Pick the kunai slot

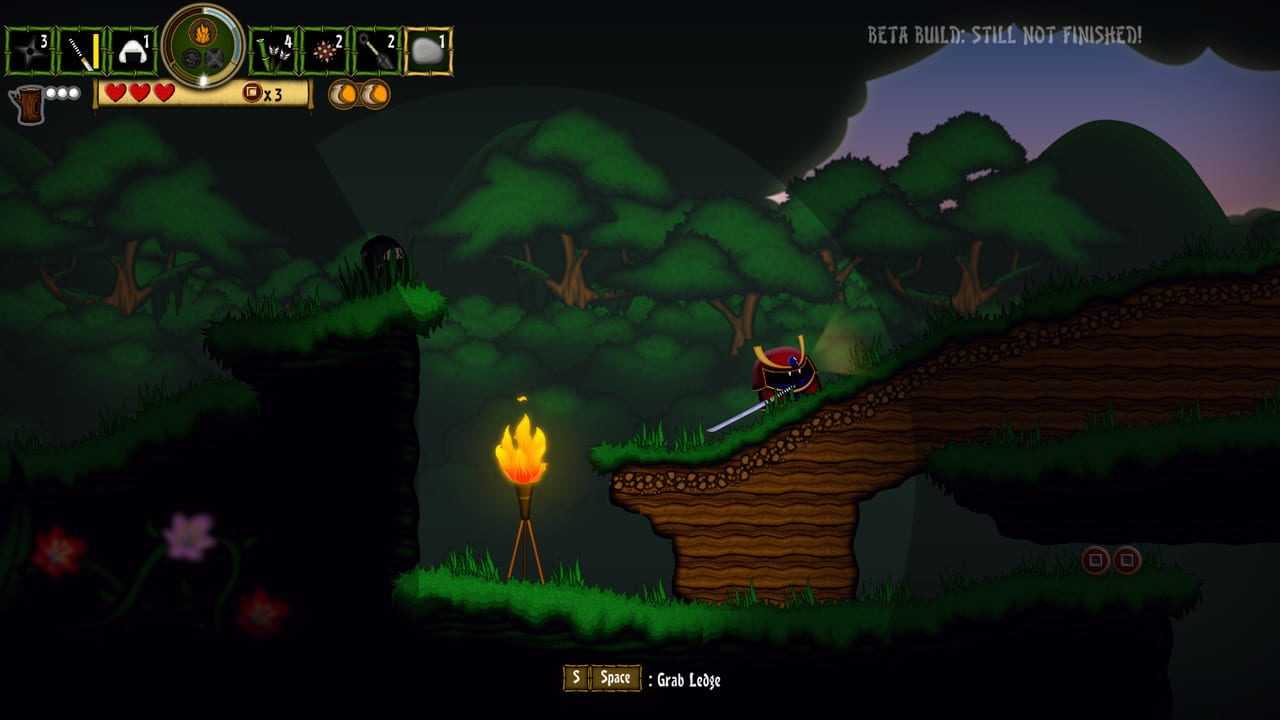(377, 51)
